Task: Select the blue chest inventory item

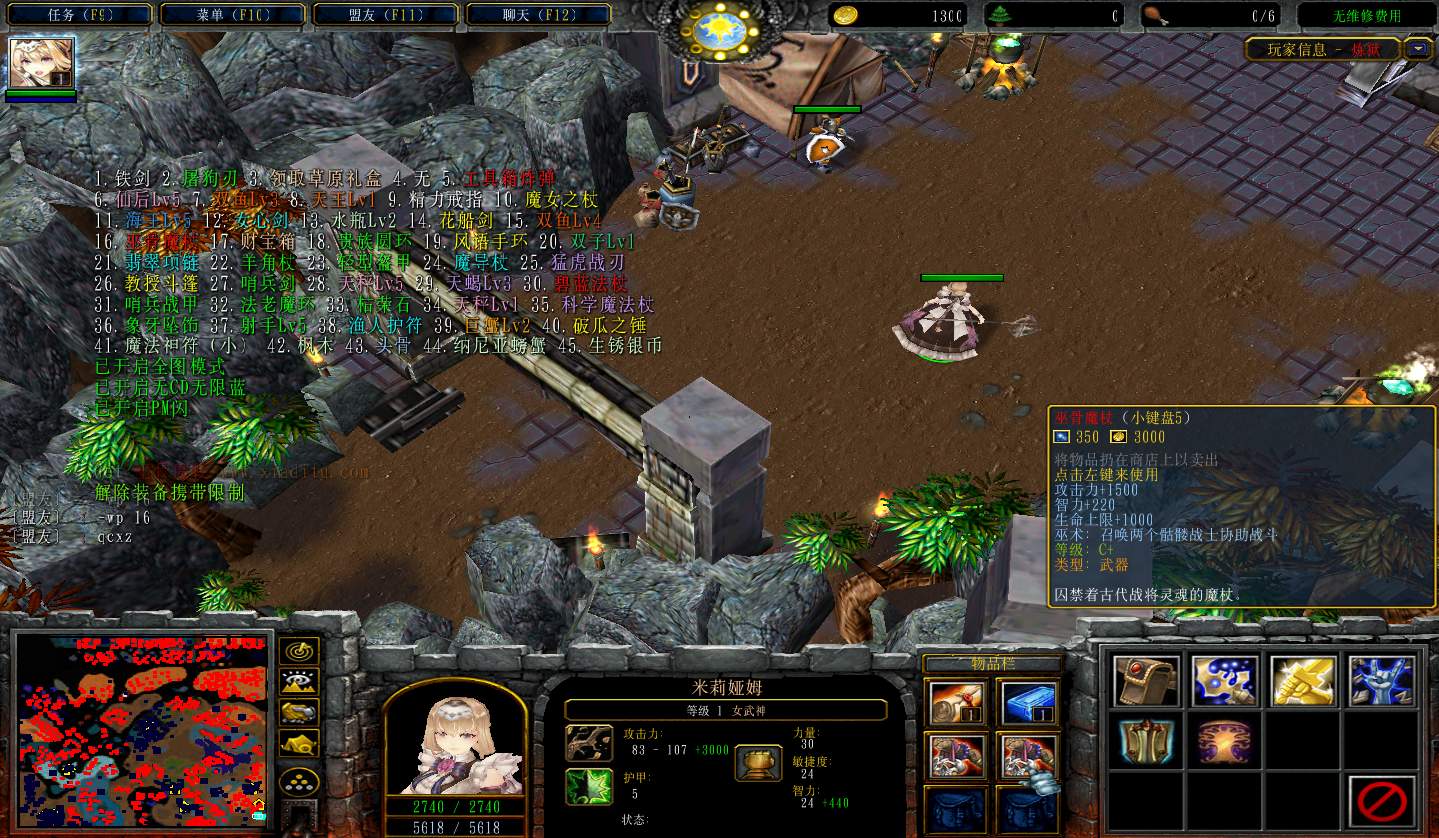Action: click(1027, 703)
